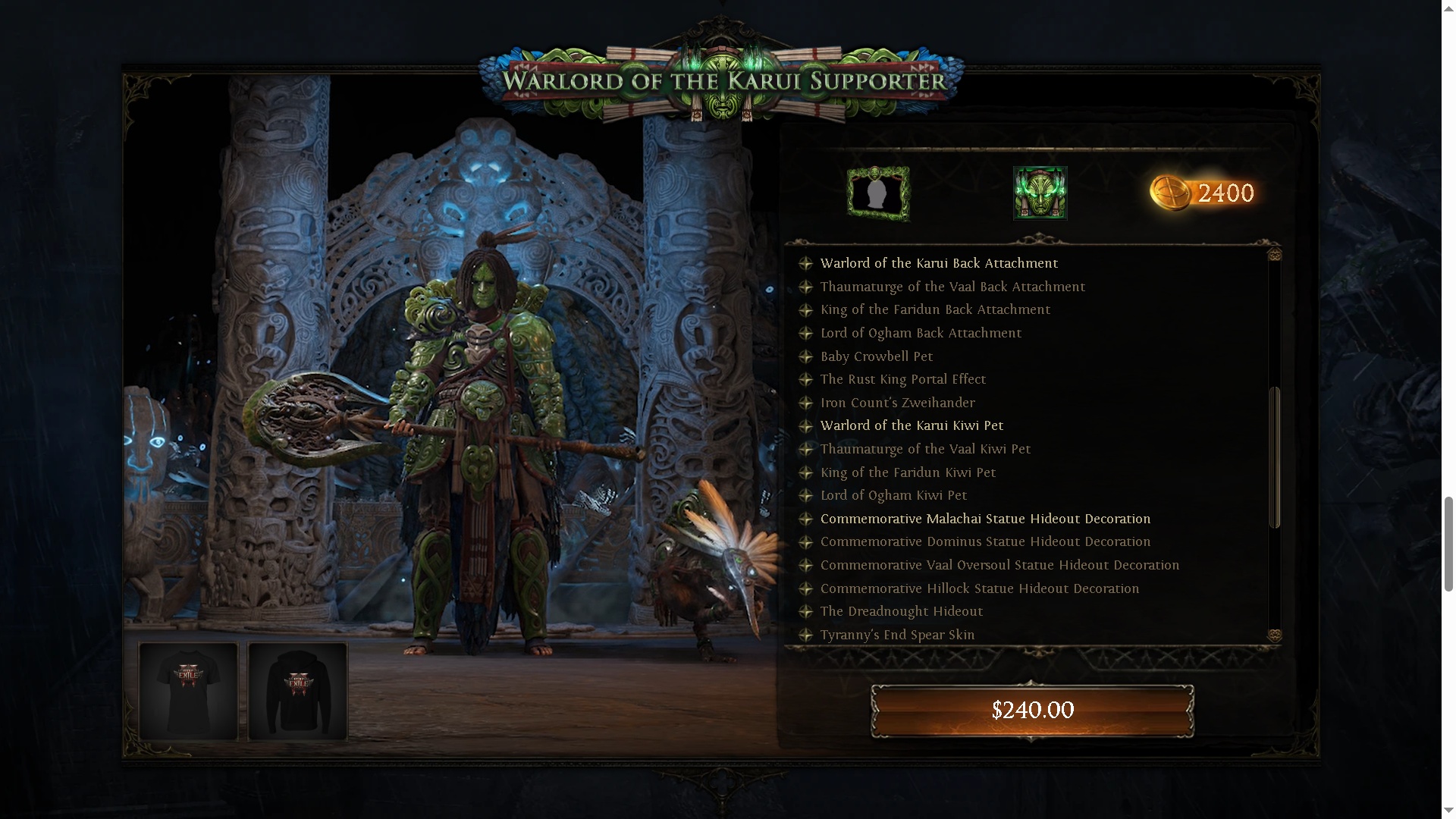Show Commemorative Malachai Statue Hideout Decoration
The image size is (1456, 819).
pos(985,519)
